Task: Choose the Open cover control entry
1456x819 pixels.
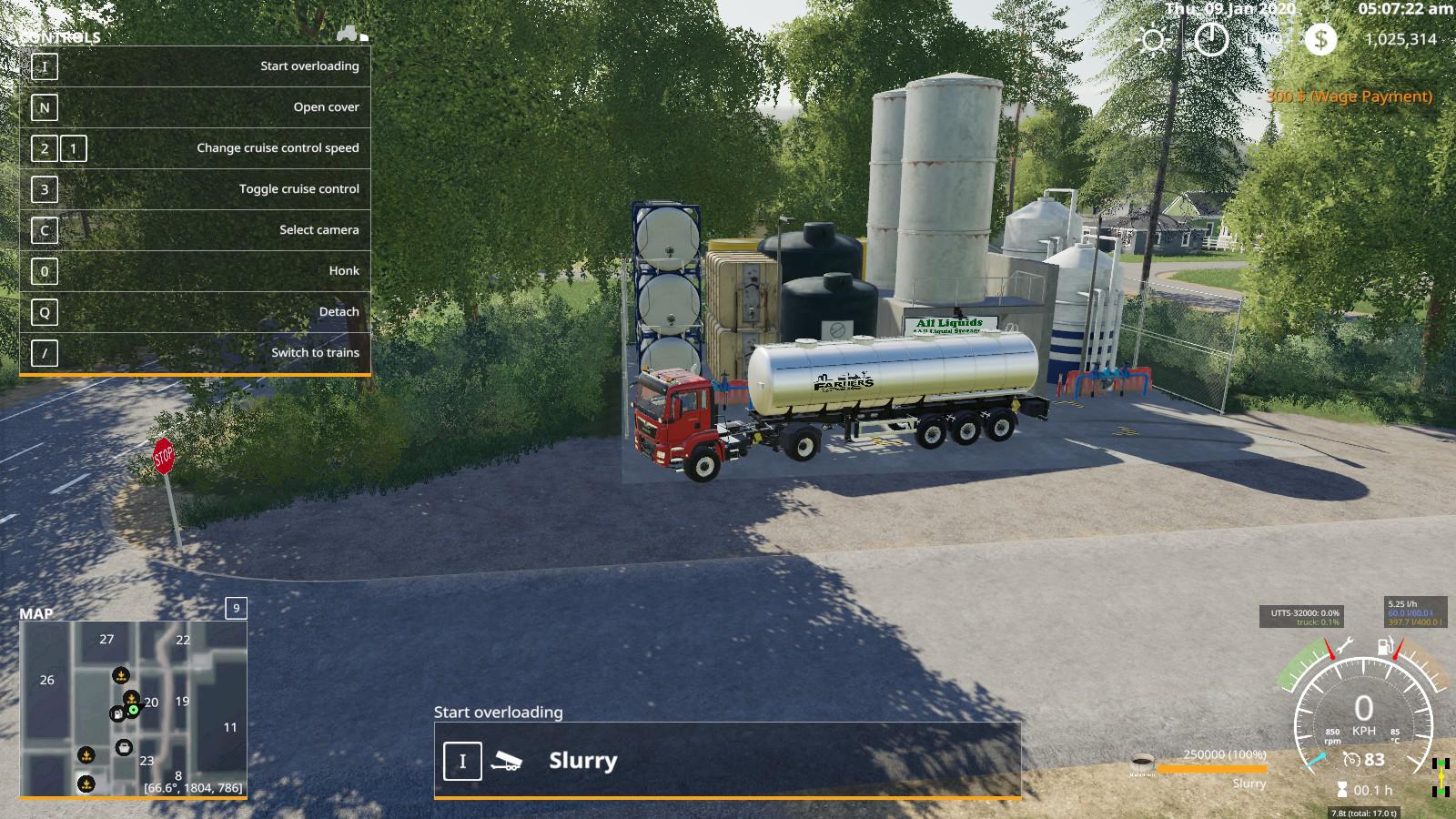Action: (x=195, y=107)
